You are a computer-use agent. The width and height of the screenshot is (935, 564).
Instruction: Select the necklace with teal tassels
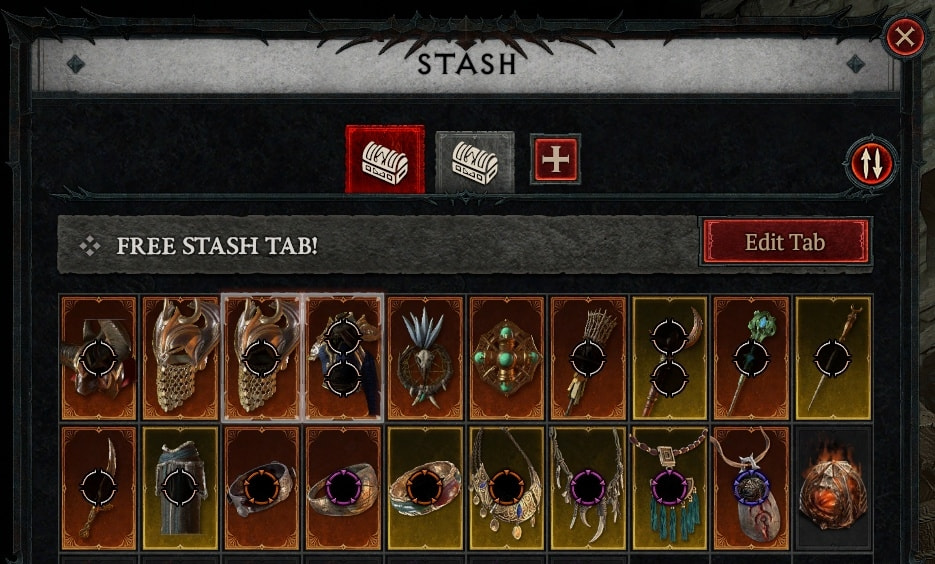(670, 487)
